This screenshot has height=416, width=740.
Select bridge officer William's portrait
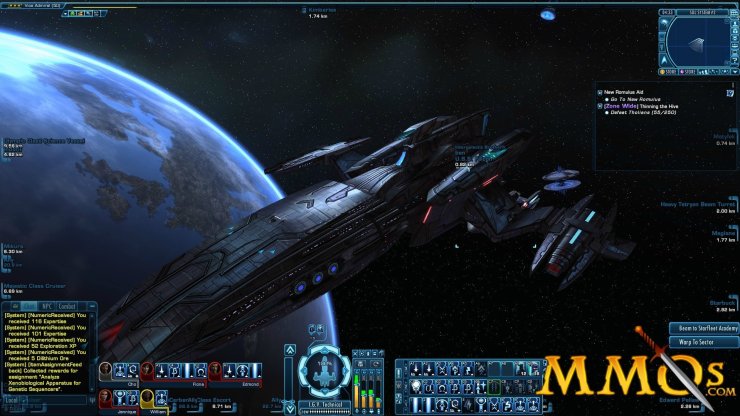146,399
